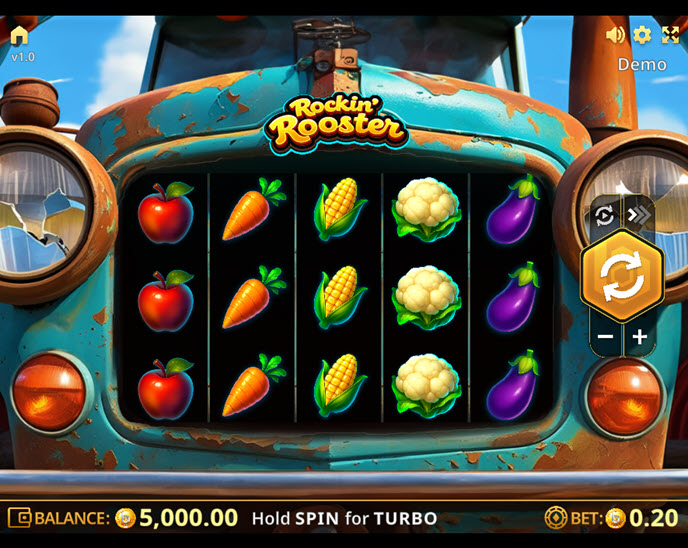Increase the bet with plus button

(x=640, y=337)
